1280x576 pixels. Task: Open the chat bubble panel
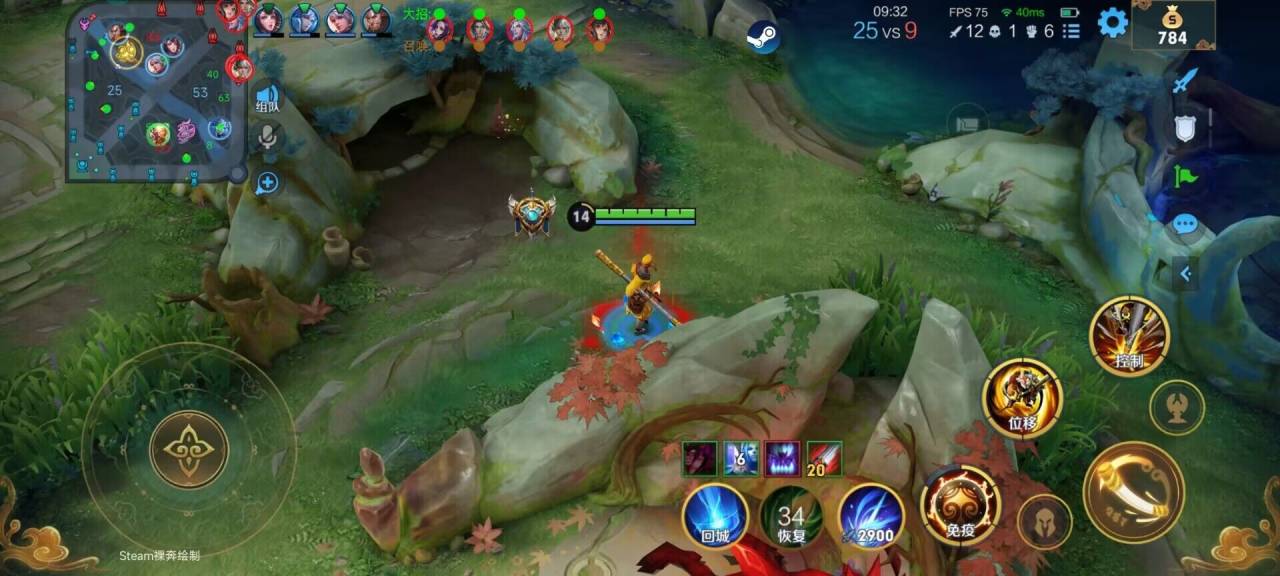tap(1185, 224)
